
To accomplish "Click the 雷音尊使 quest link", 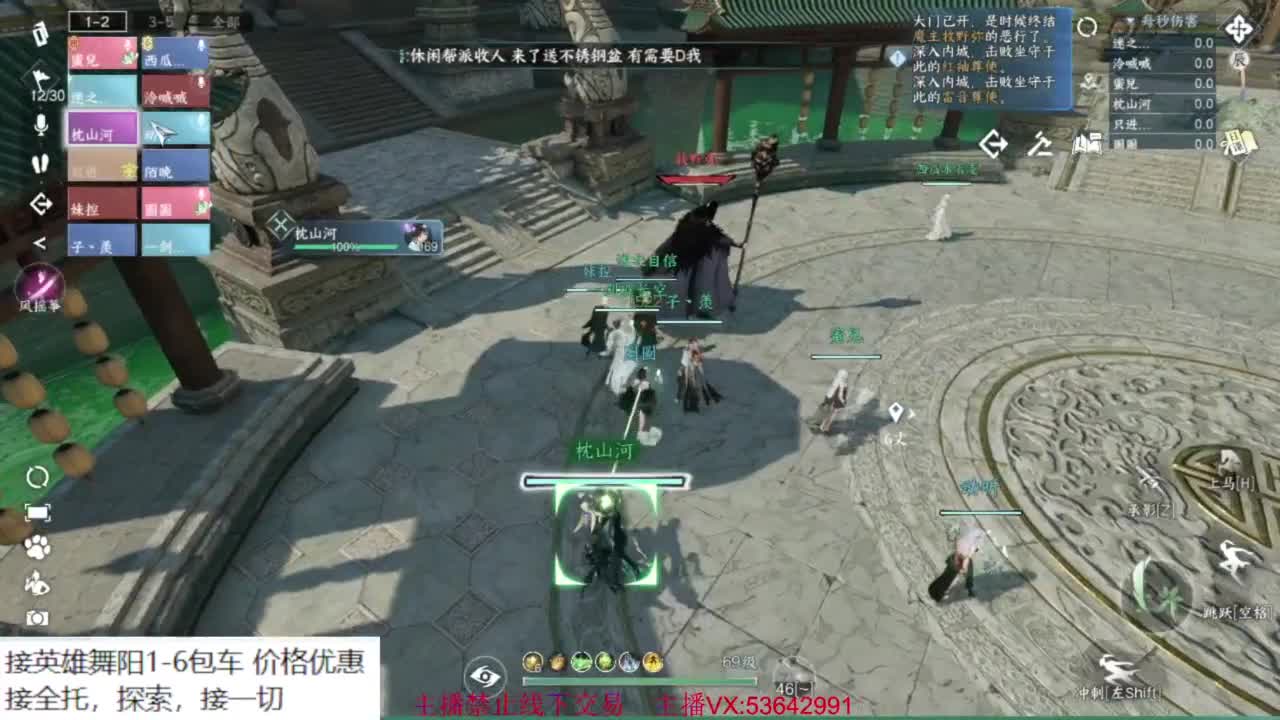I will (x=967, y=97).
